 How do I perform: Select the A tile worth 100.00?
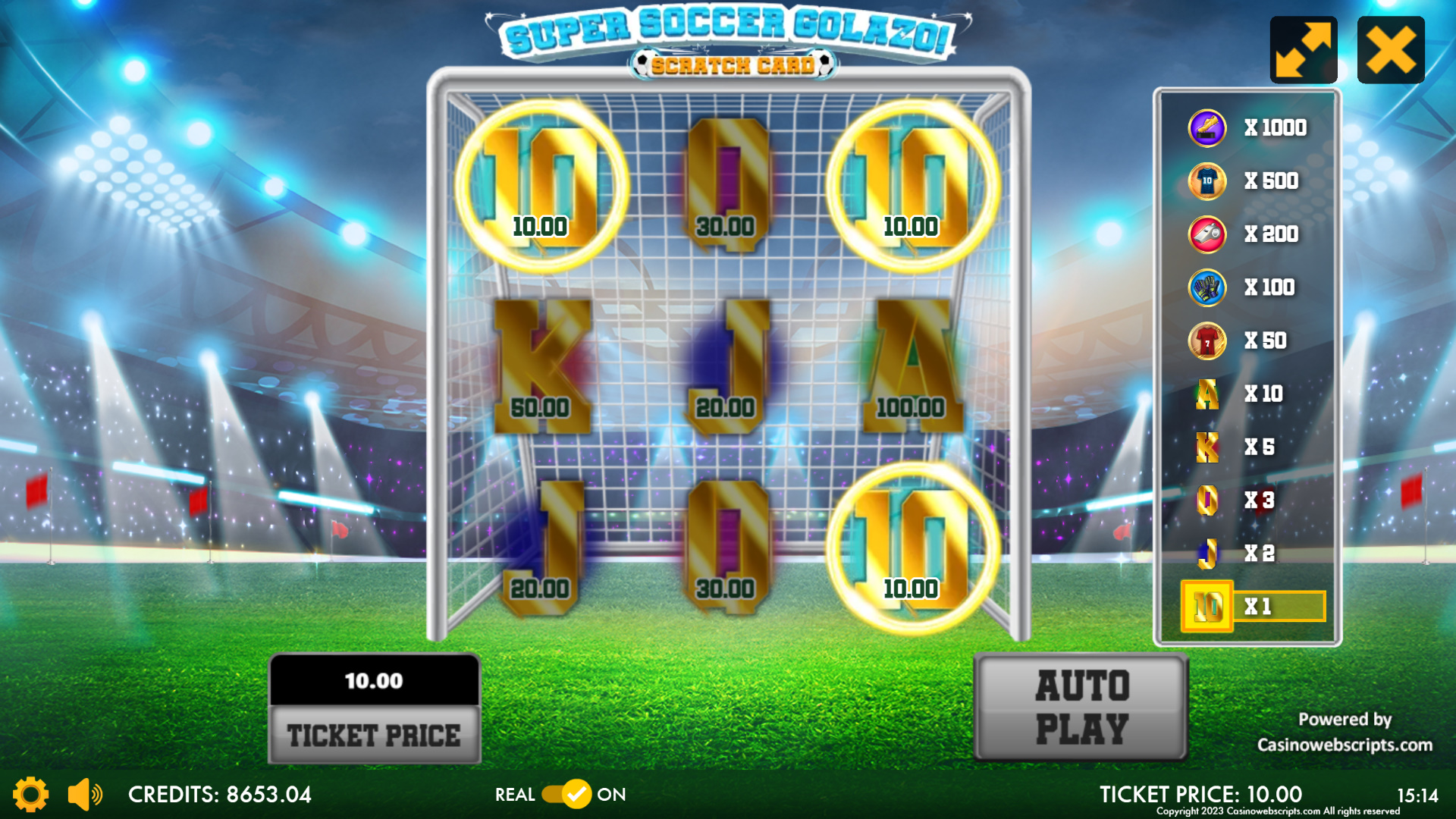pos(912,366)
